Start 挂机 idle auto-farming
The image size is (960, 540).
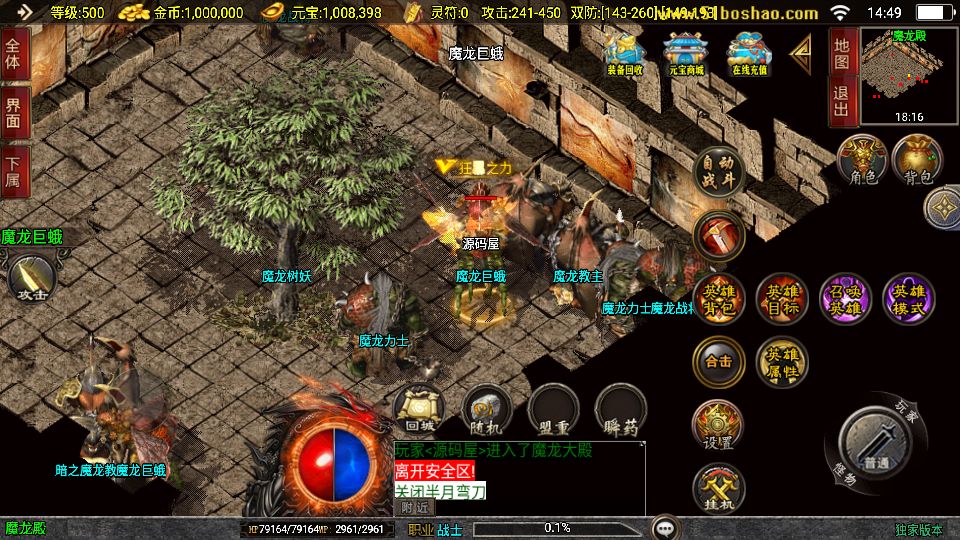point(718,489)
